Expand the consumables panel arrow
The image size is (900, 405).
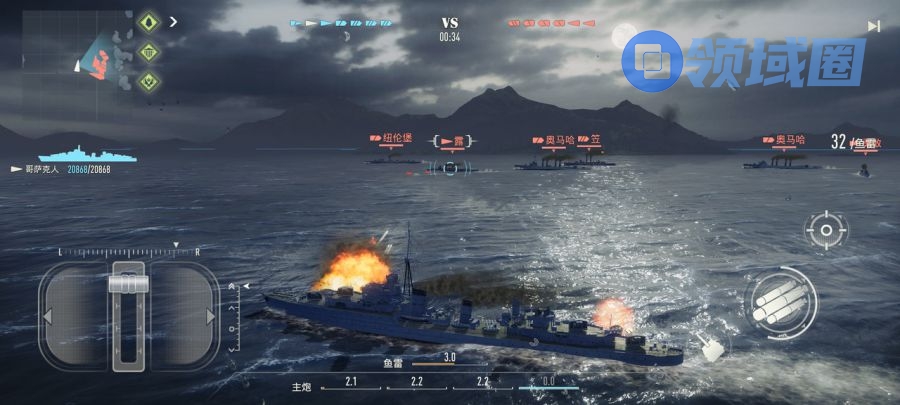(174, 21)
